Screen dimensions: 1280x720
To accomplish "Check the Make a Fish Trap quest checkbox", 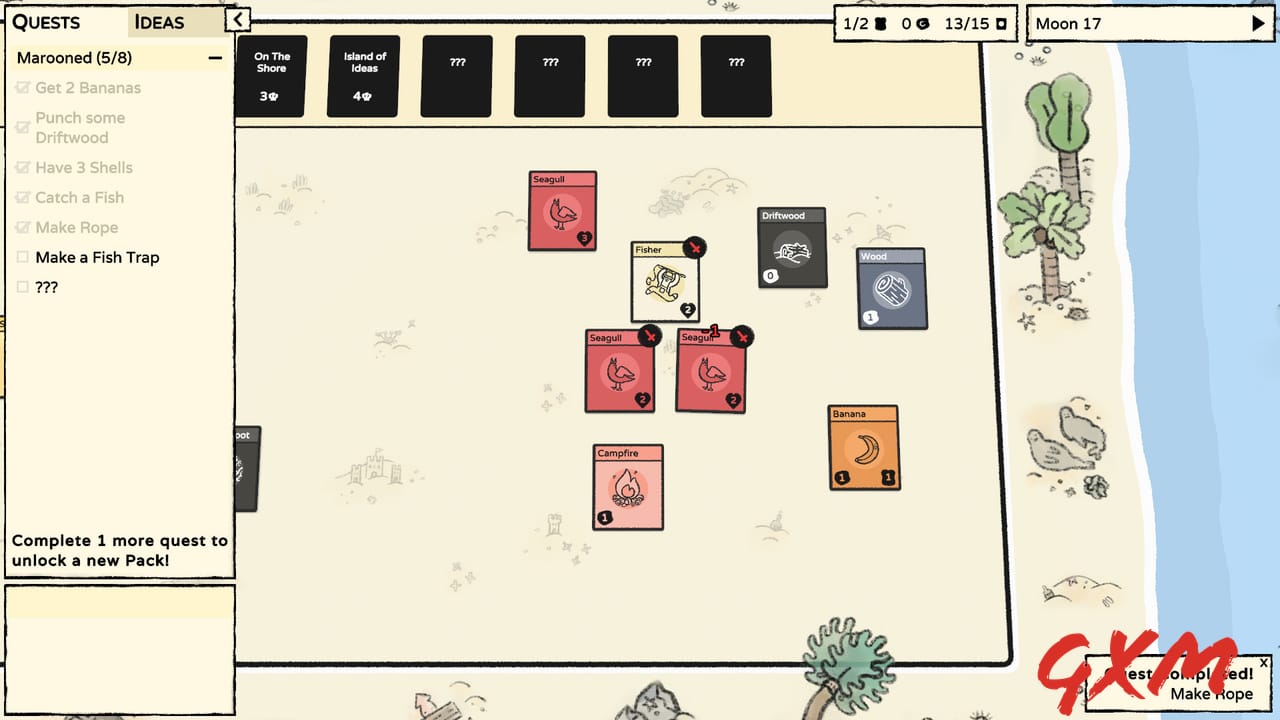I will coord(24,257).
